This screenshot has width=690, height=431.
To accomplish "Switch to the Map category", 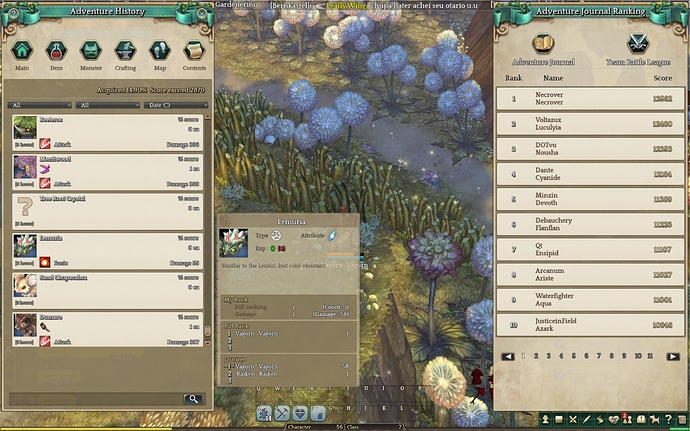I will 160,52.
